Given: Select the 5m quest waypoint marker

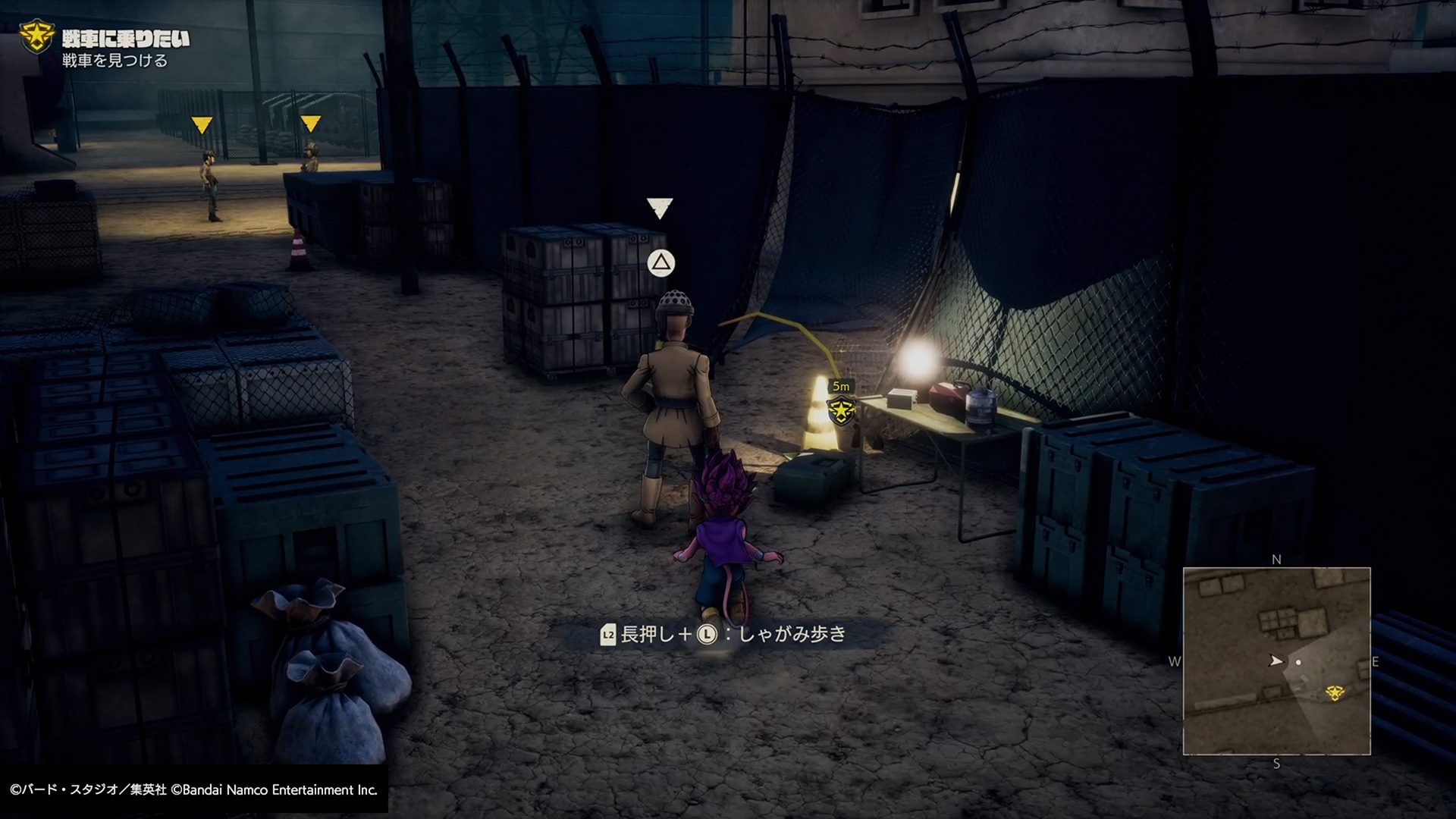Looking at the screenshot, I should tap(841, 410).
